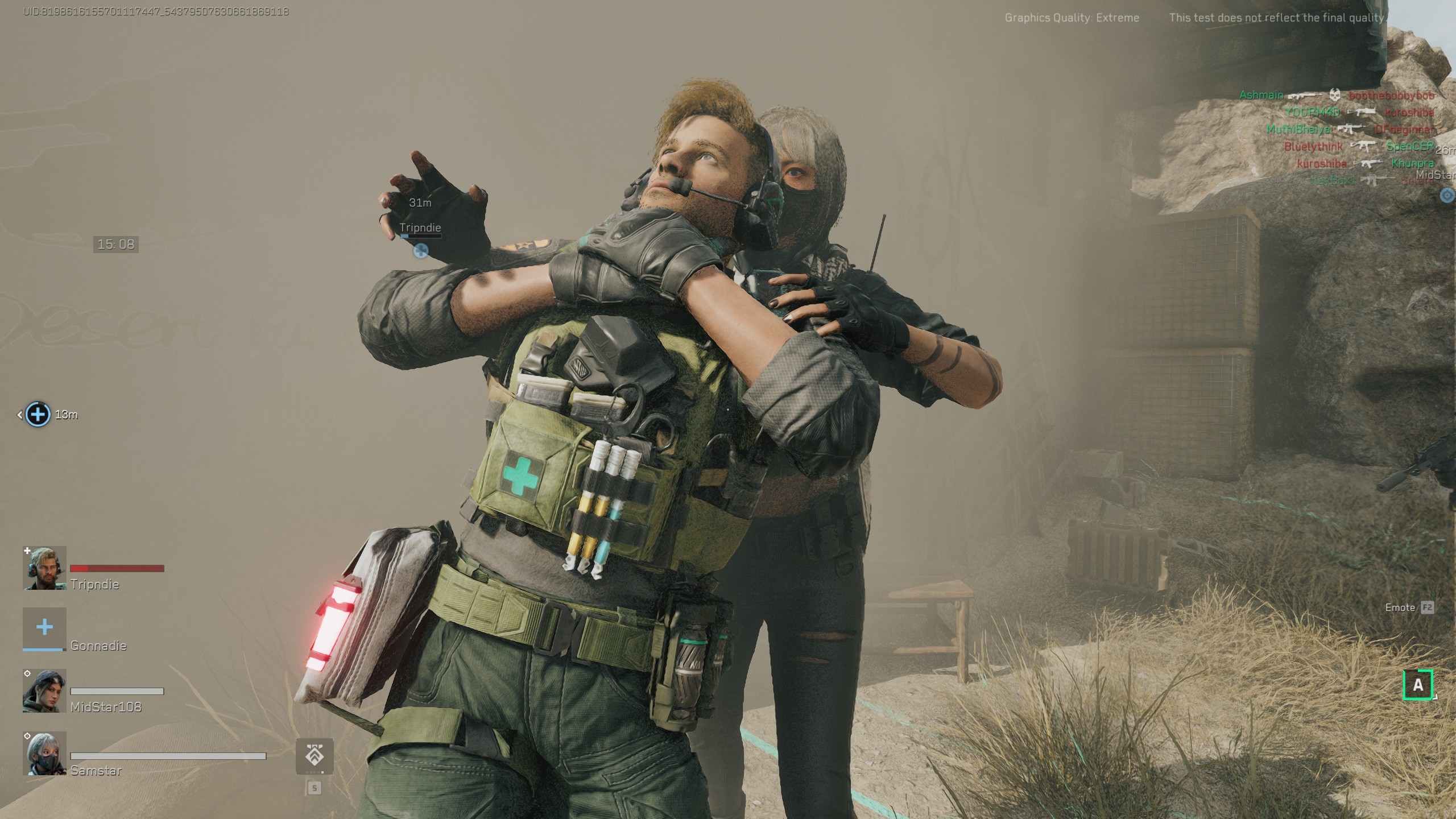Activate the chevron ability icon
Image resolution: width=1456 pixels, height=819 pixels.
click(x=315, y=756)
